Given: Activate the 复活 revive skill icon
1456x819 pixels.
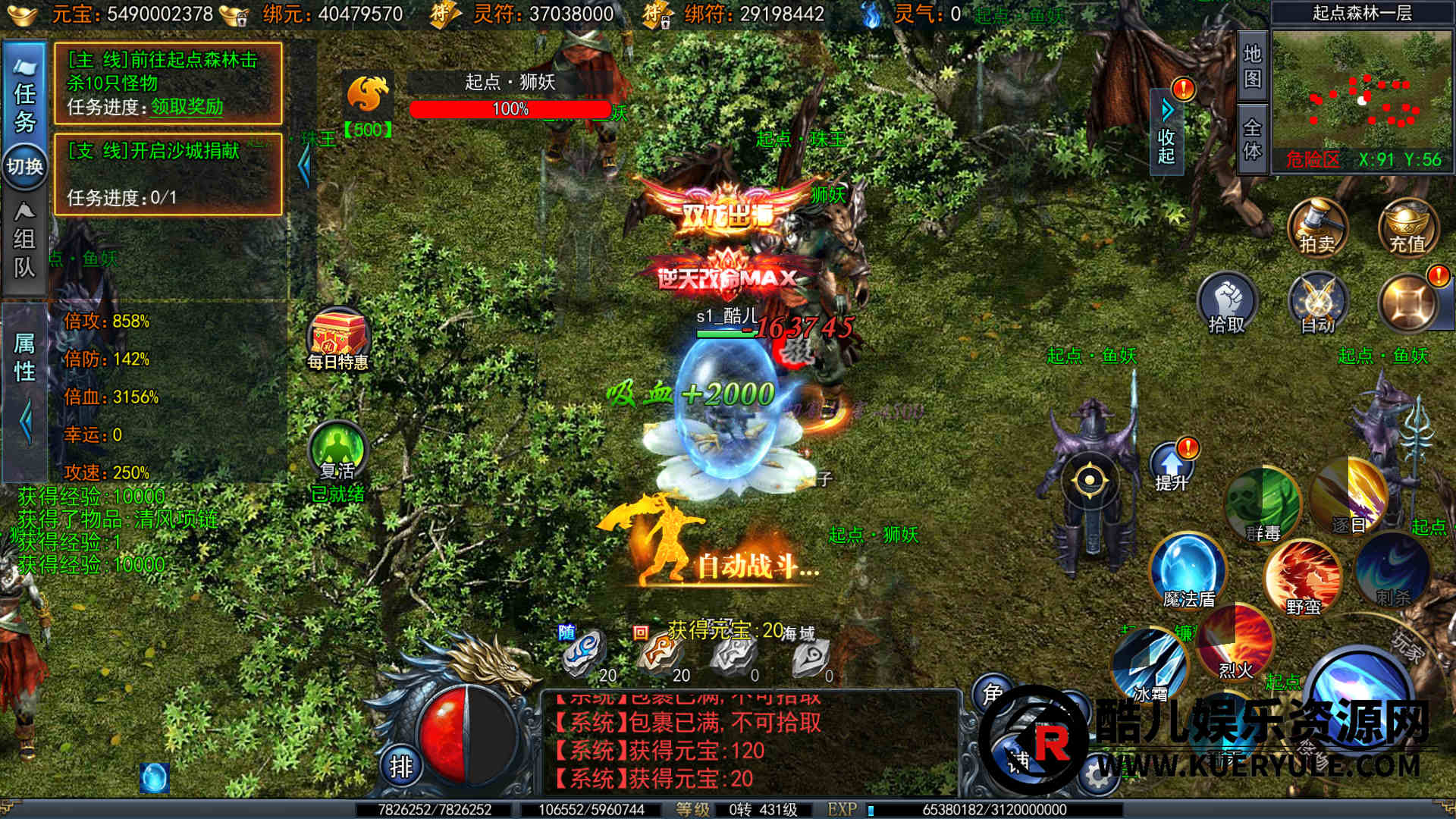Looking at the screenshot, I should [x=338, y=453].
